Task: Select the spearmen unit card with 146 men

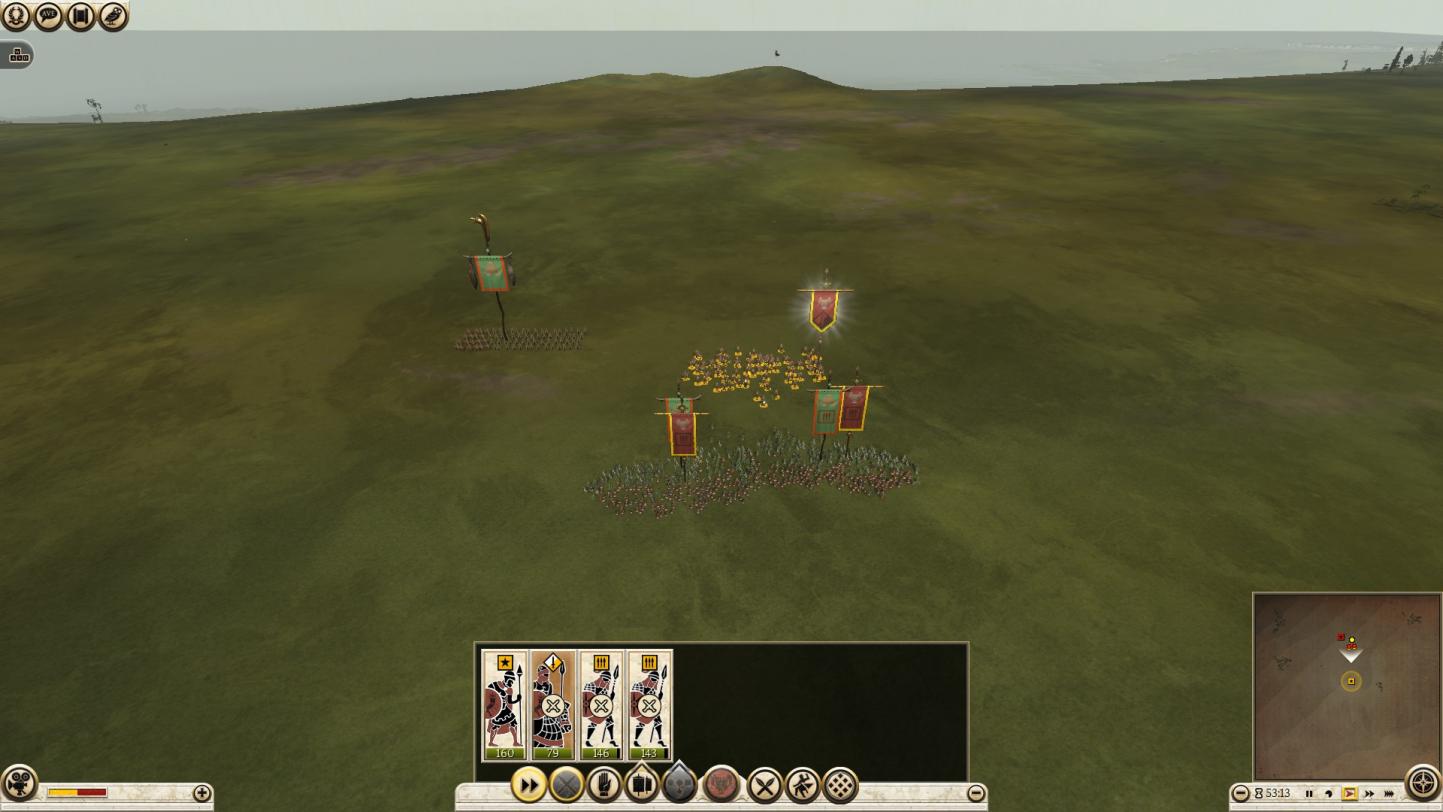Action: tap(600, 704)
